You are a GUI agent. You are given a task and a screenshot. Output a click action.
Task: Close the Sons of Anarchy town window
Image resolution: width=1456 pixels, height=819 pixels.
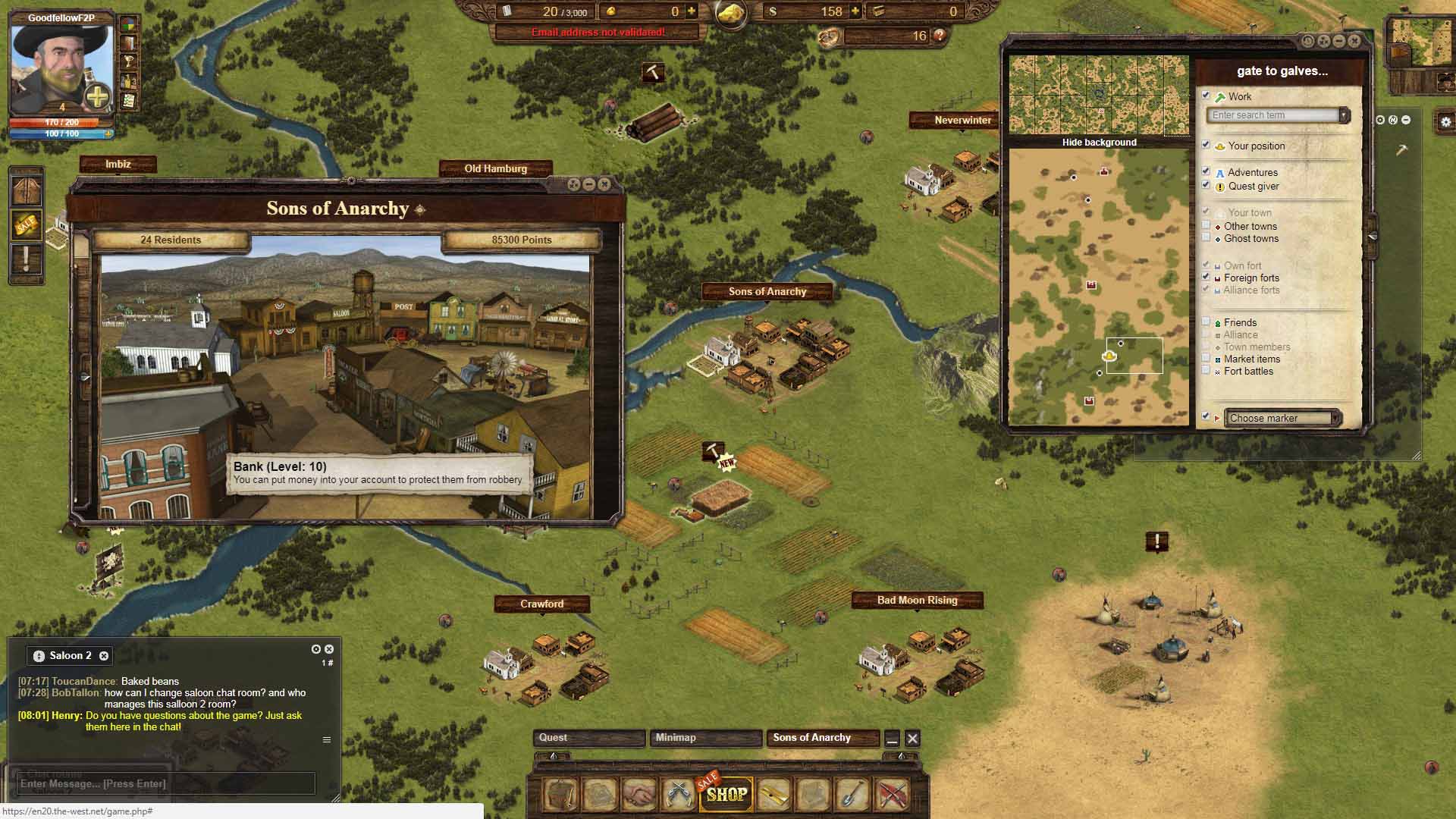(x=604, y=184)
